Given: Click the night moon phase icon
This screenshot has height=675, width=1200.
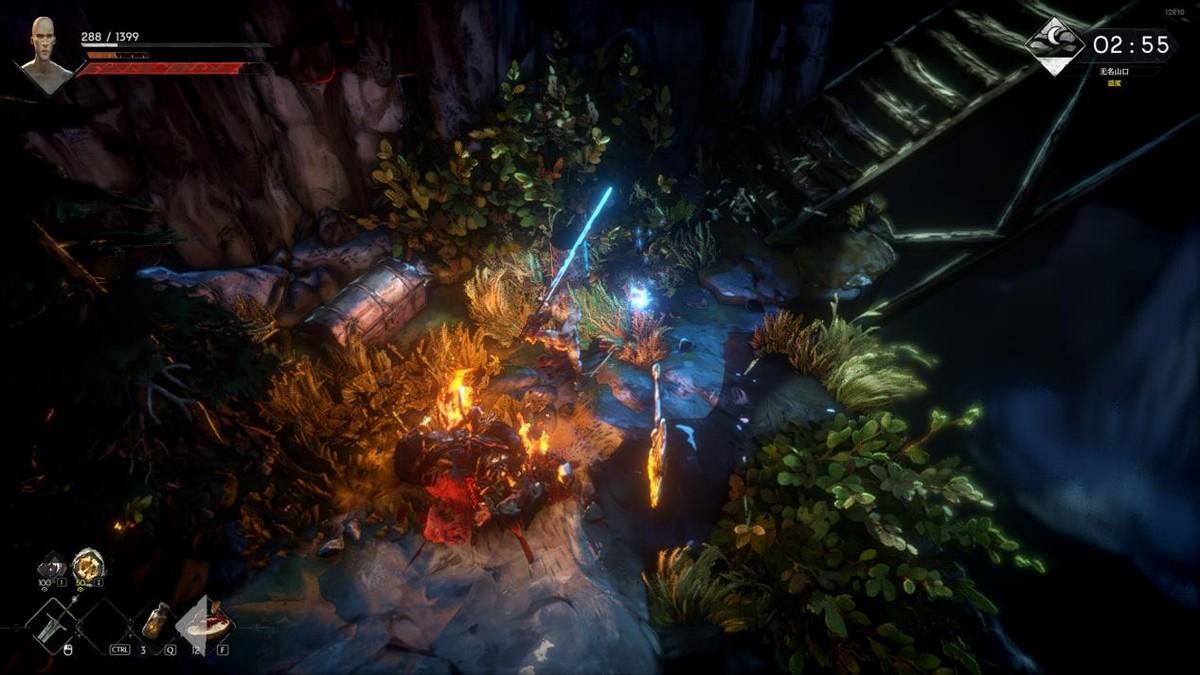Looking at the screenshot, I should click(1056, 45).
